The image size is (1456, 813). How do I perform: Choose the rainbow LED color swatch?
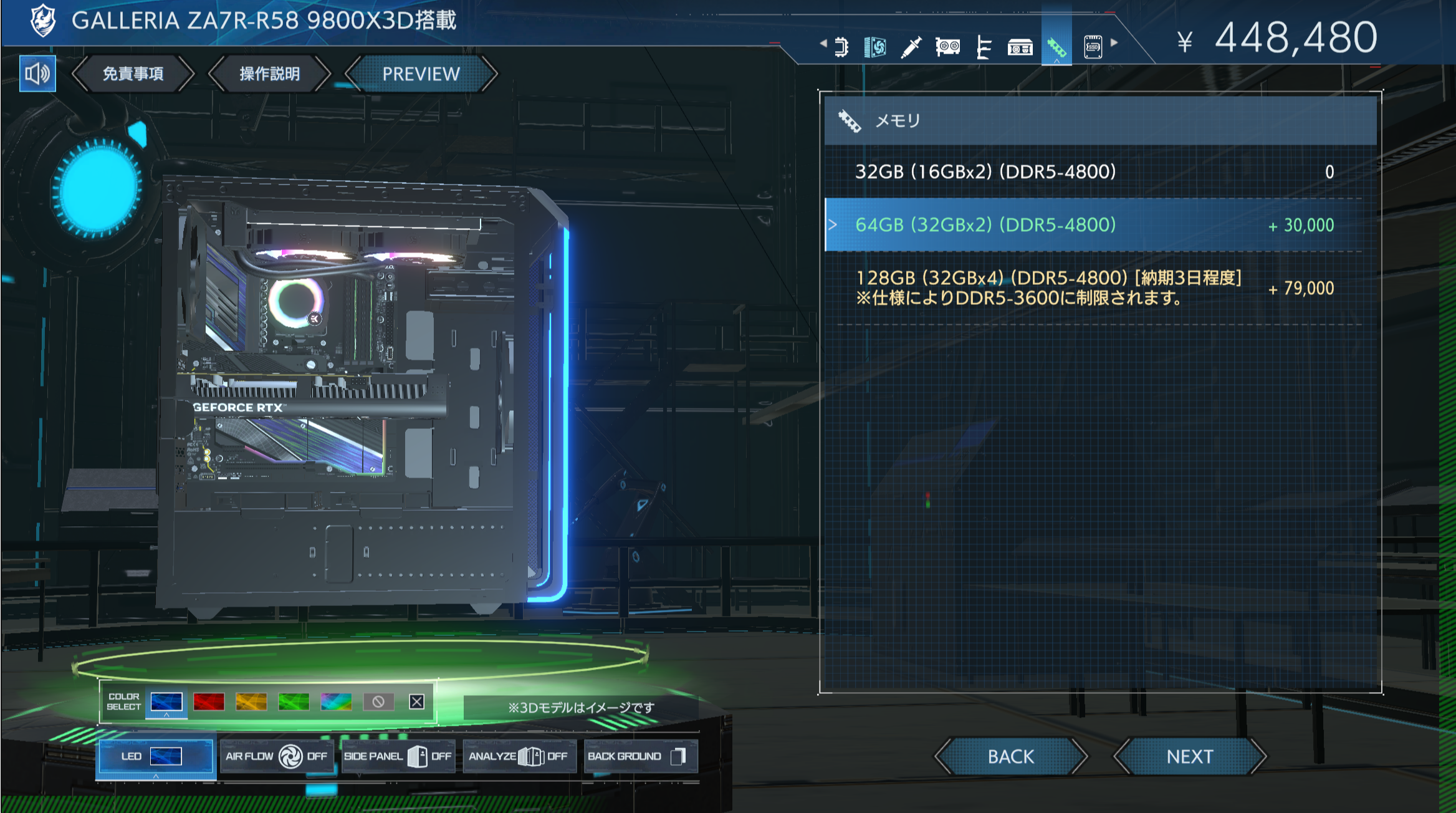tap(336, 702)
